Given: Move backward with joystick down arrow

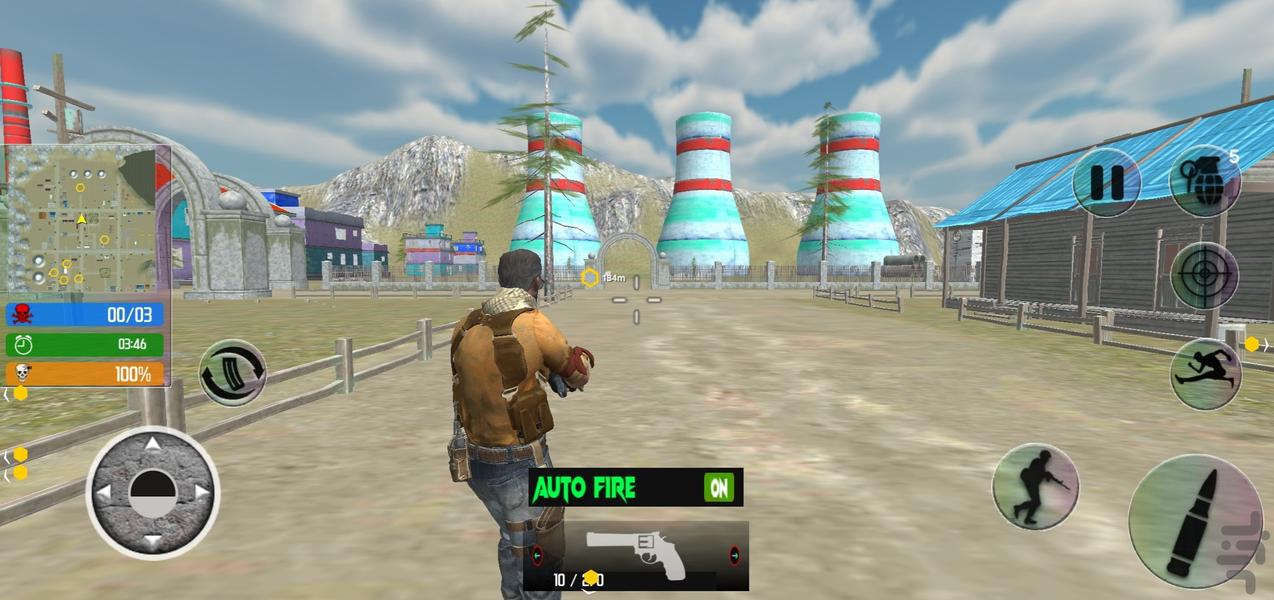Looking at the screenshot, I should 152,540.
